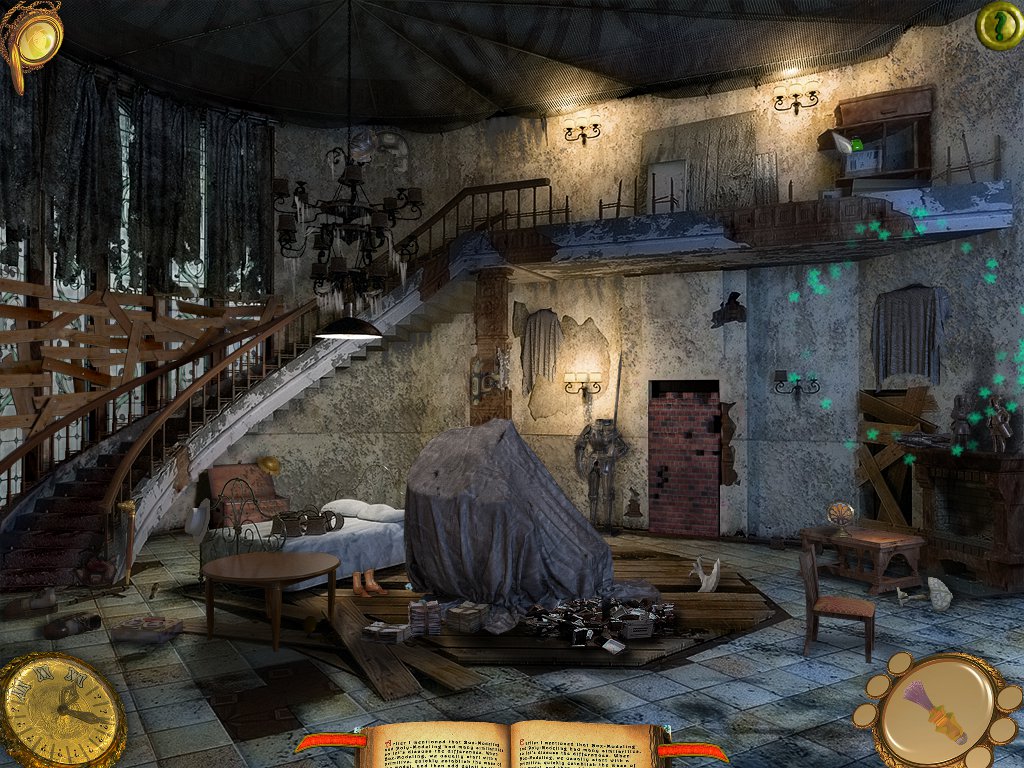Click the golden pocket watch icon
The image size is (1024, 768).
[60, 710]
